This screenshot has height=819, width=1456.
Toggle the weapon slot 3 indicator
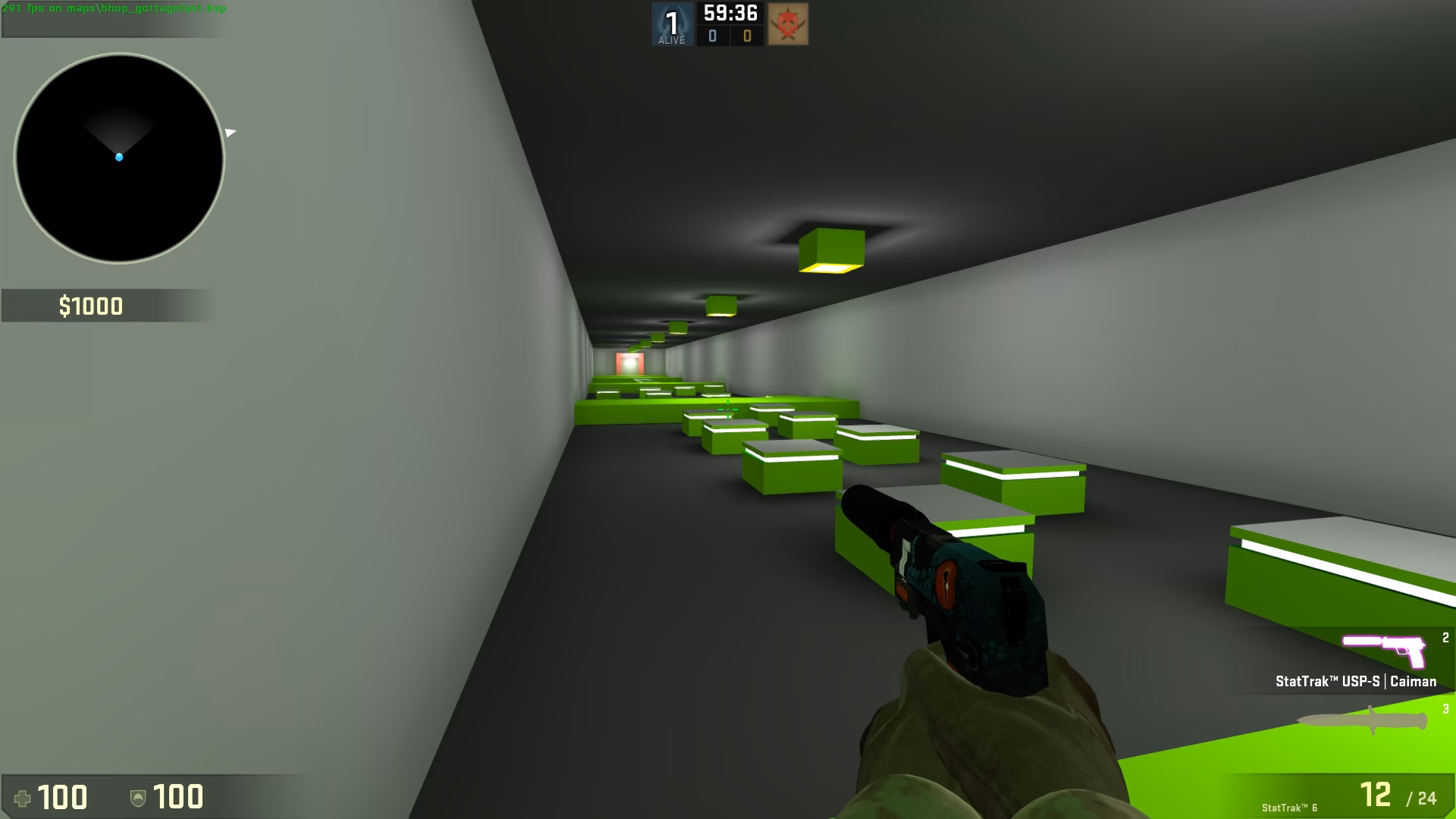(1446, 710)
